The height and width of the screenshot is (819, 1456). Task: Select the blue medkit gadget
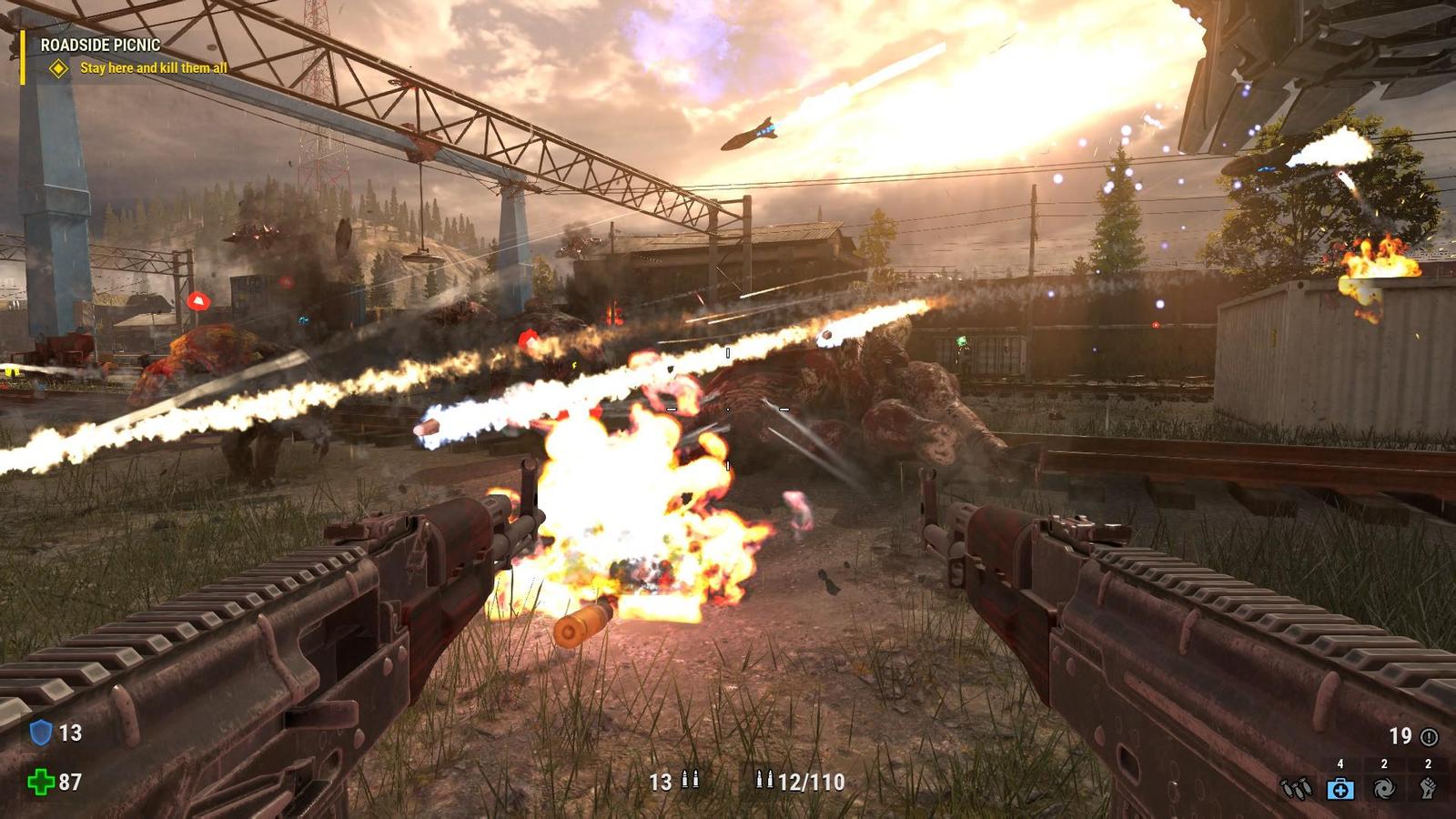tap(1340, 788)
